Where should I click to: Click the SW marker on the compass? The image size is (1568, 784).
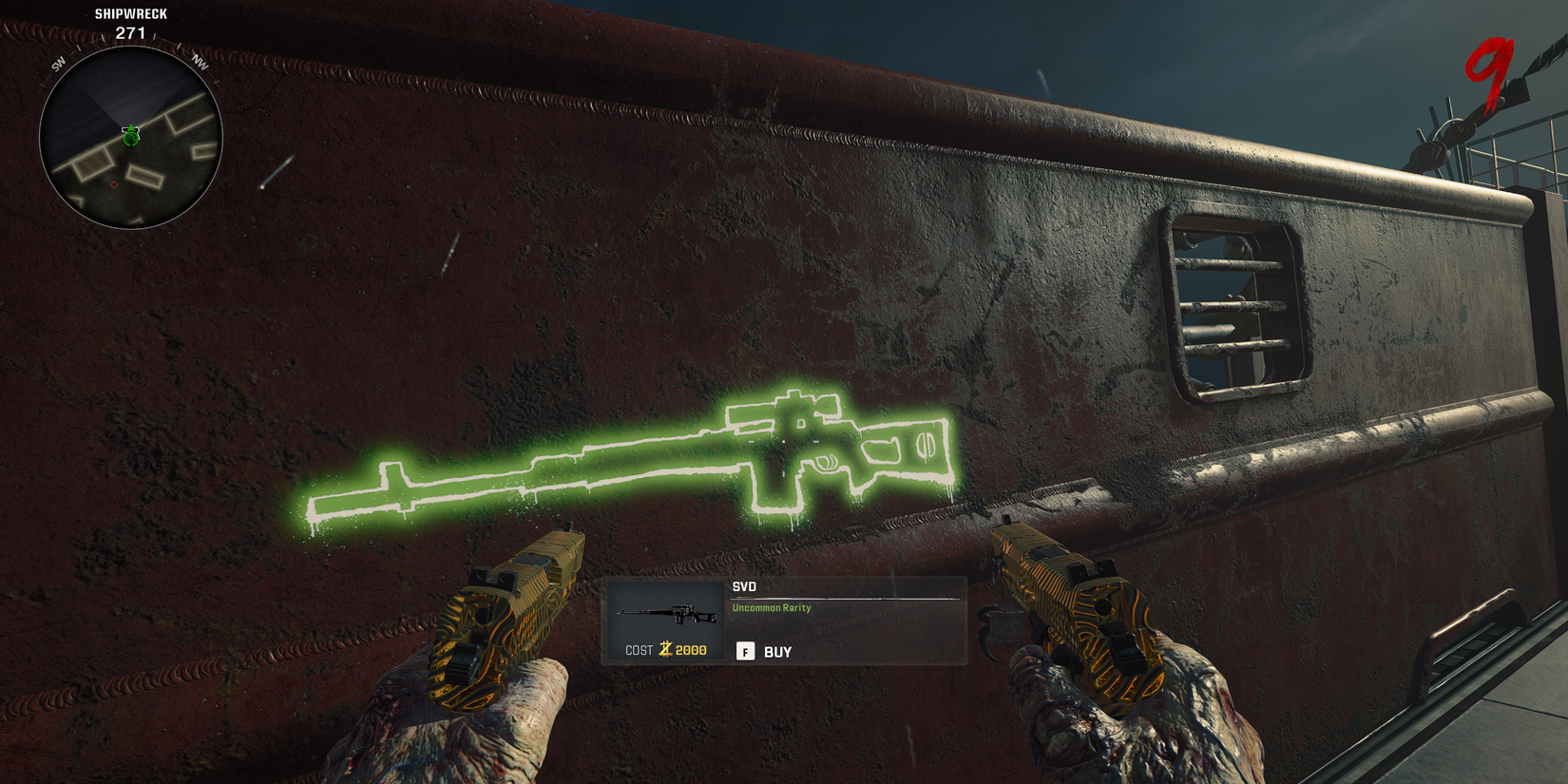coord(60,64)
